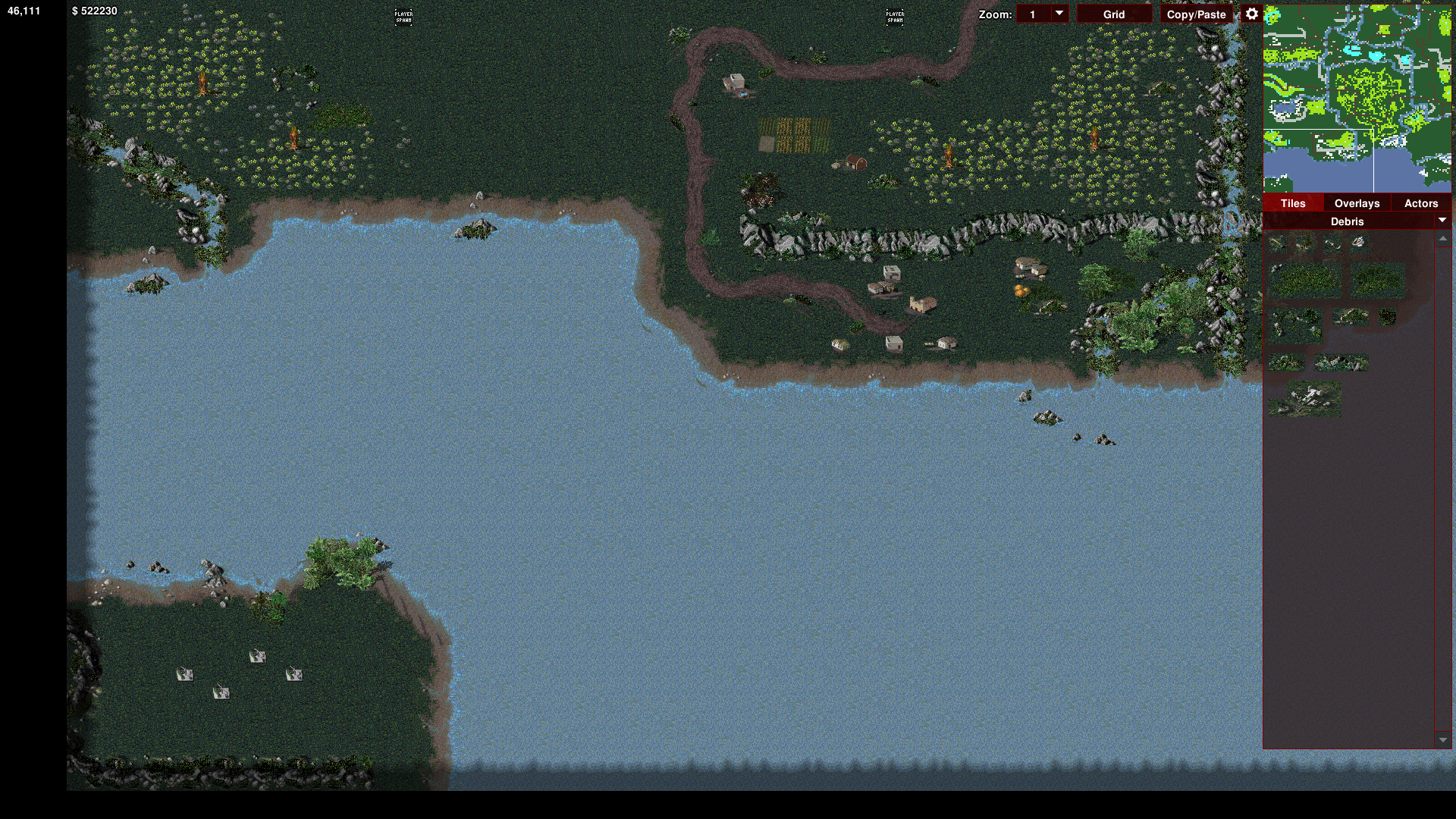Click on the map editor minimap
The image size is (1456, 819).
pyautogui.click(x=1357, y=99)
